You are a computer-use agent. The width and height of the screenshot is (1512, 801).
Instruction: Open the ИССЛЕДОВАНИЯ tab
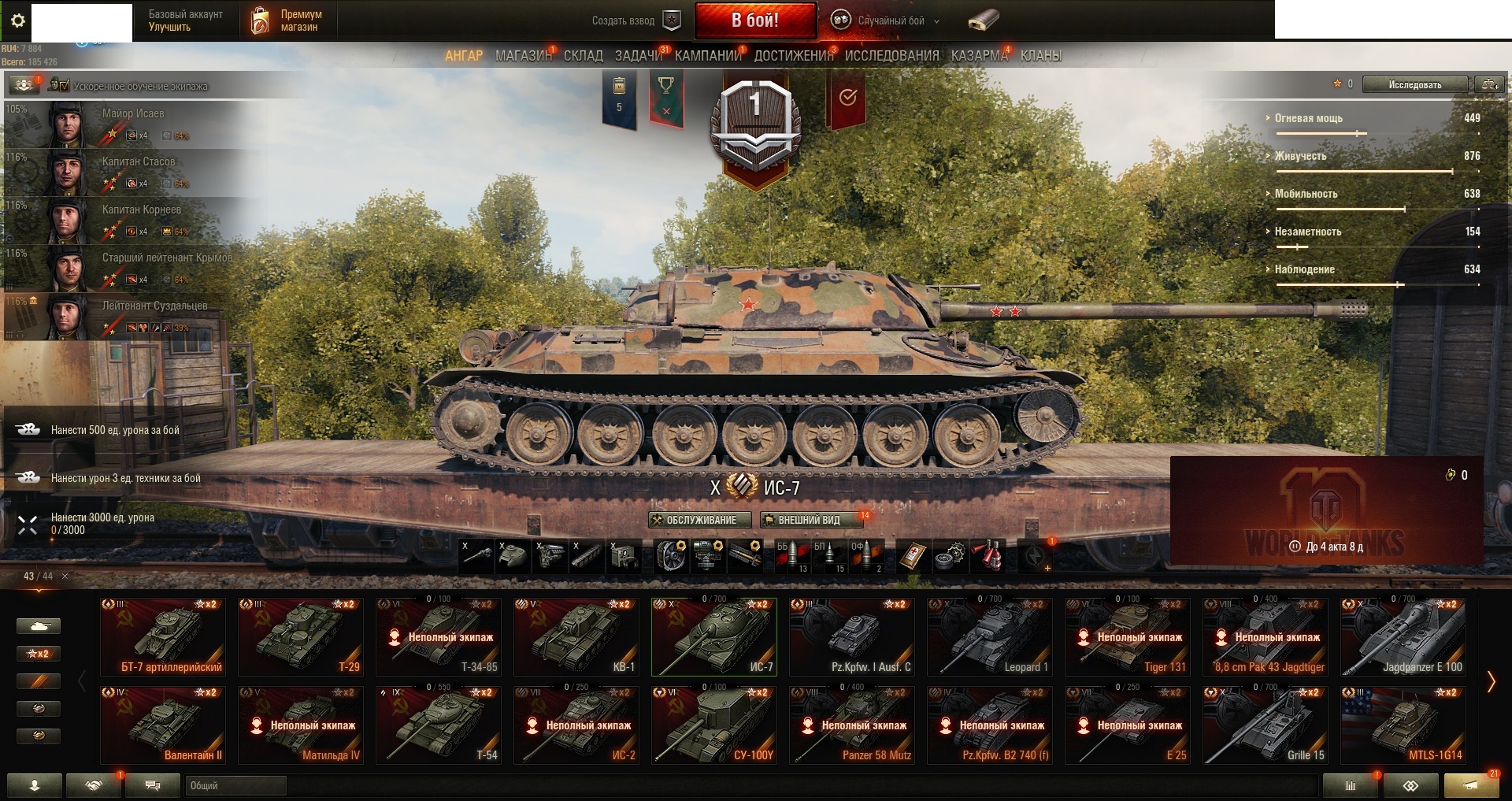point(891,56)
